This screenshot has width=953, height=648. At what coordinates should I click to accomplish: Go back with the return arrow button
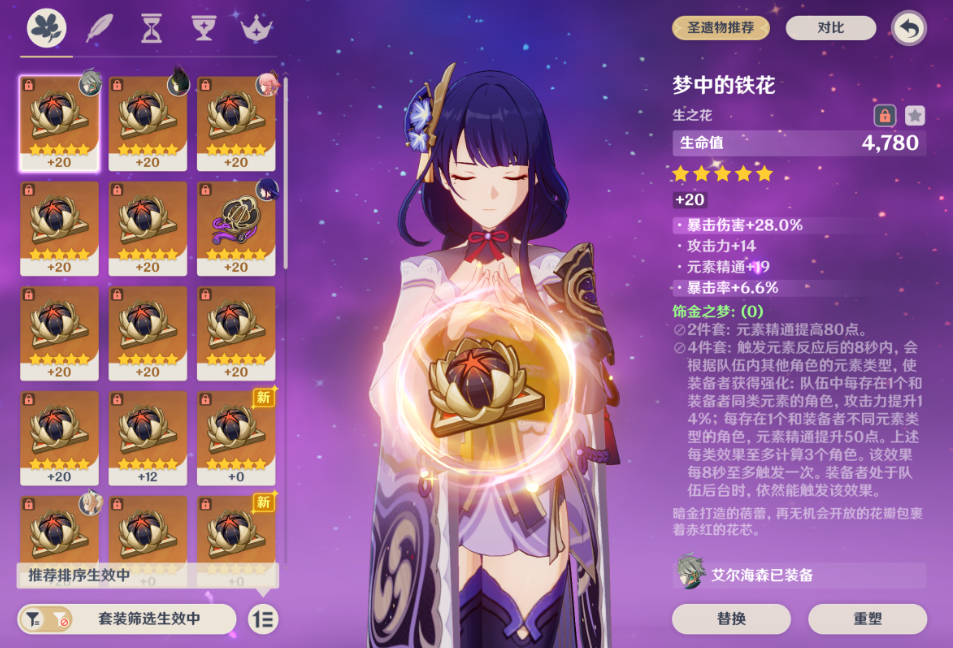[x=908, y=28]
